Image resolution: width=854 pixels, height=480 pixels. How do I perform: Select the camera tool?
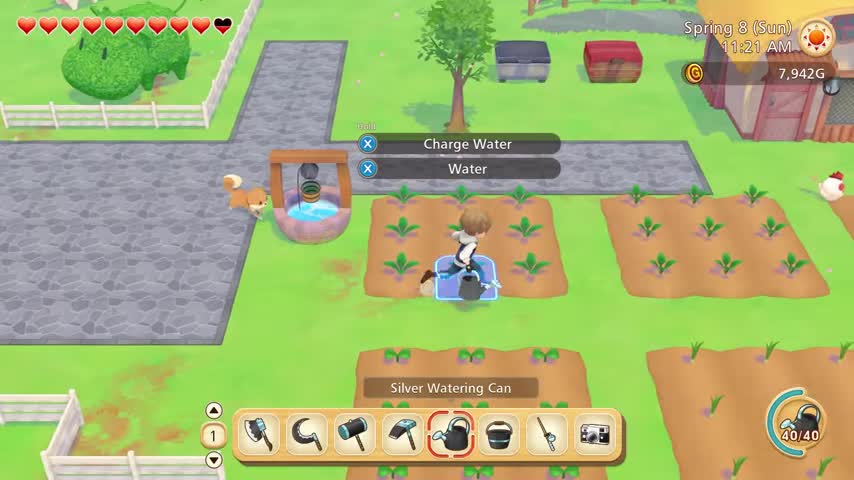click(x=595, y=435)
